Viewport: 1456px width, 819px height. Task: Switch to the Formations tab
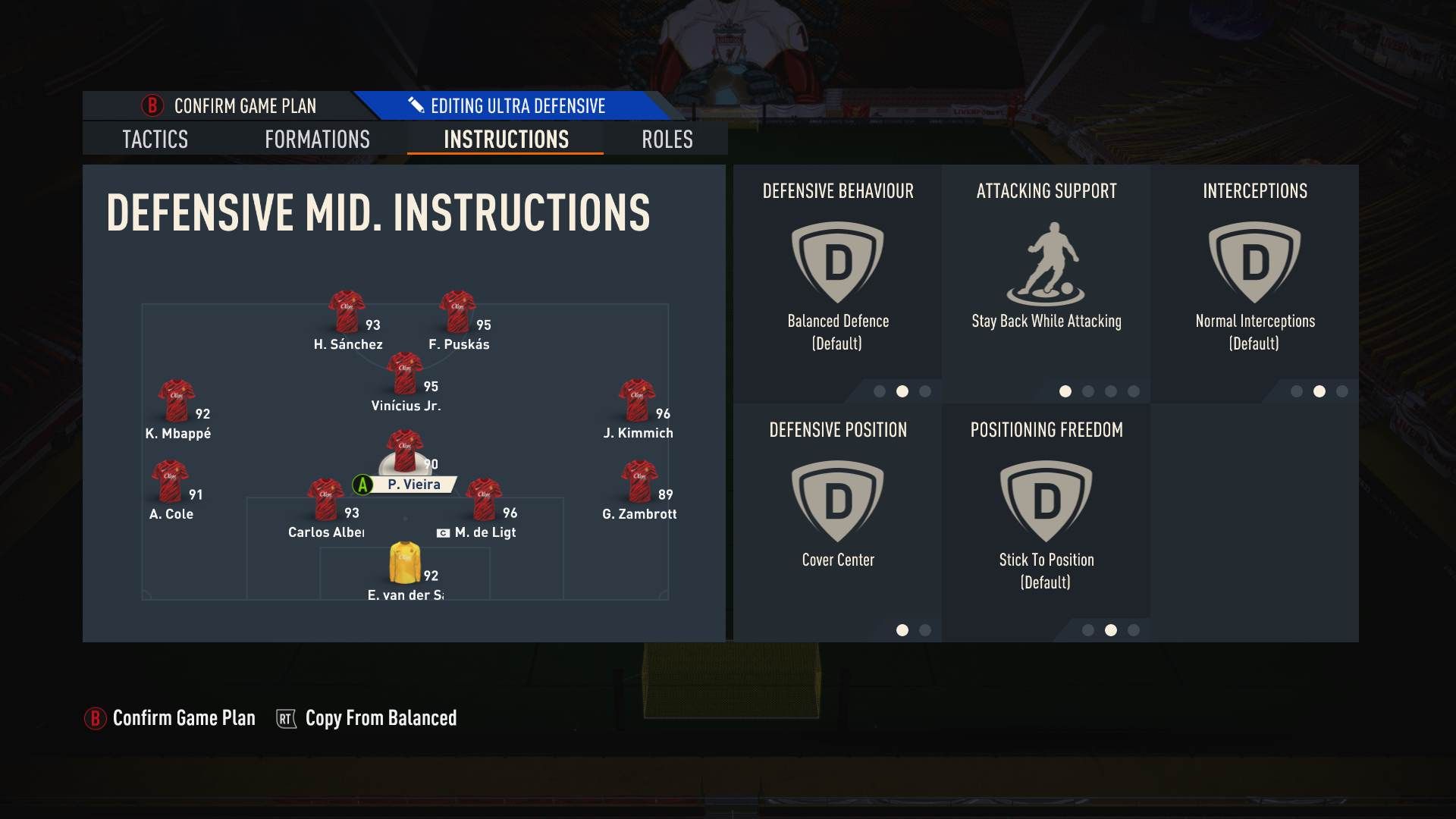tap(317, 140)
